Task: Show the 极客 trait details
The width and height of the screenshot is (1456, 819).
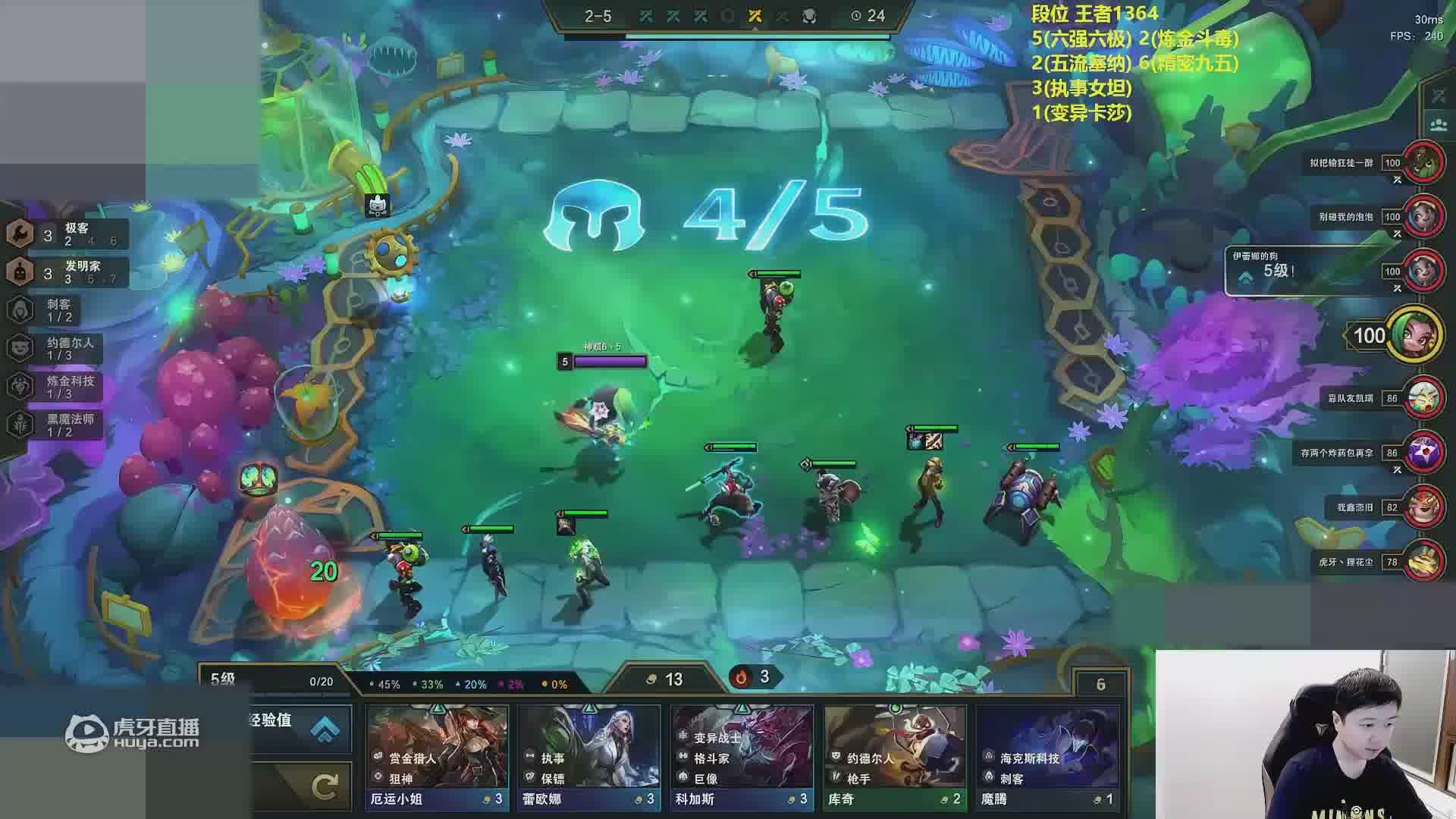Action: tap(67, 234)
